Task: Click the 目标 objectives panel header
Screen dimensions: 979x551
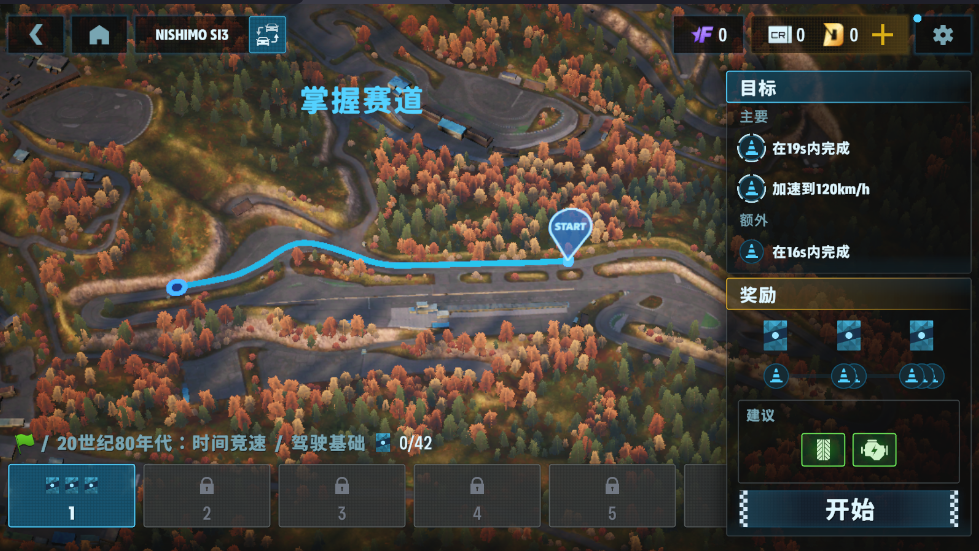Action: click(x=850, y=88)
